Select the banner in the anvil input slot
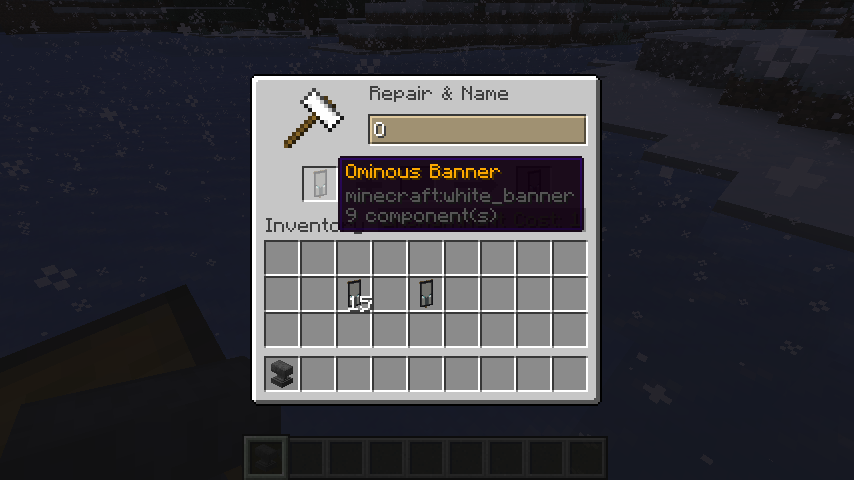This screenshot has width=854, height=480. 319,183
